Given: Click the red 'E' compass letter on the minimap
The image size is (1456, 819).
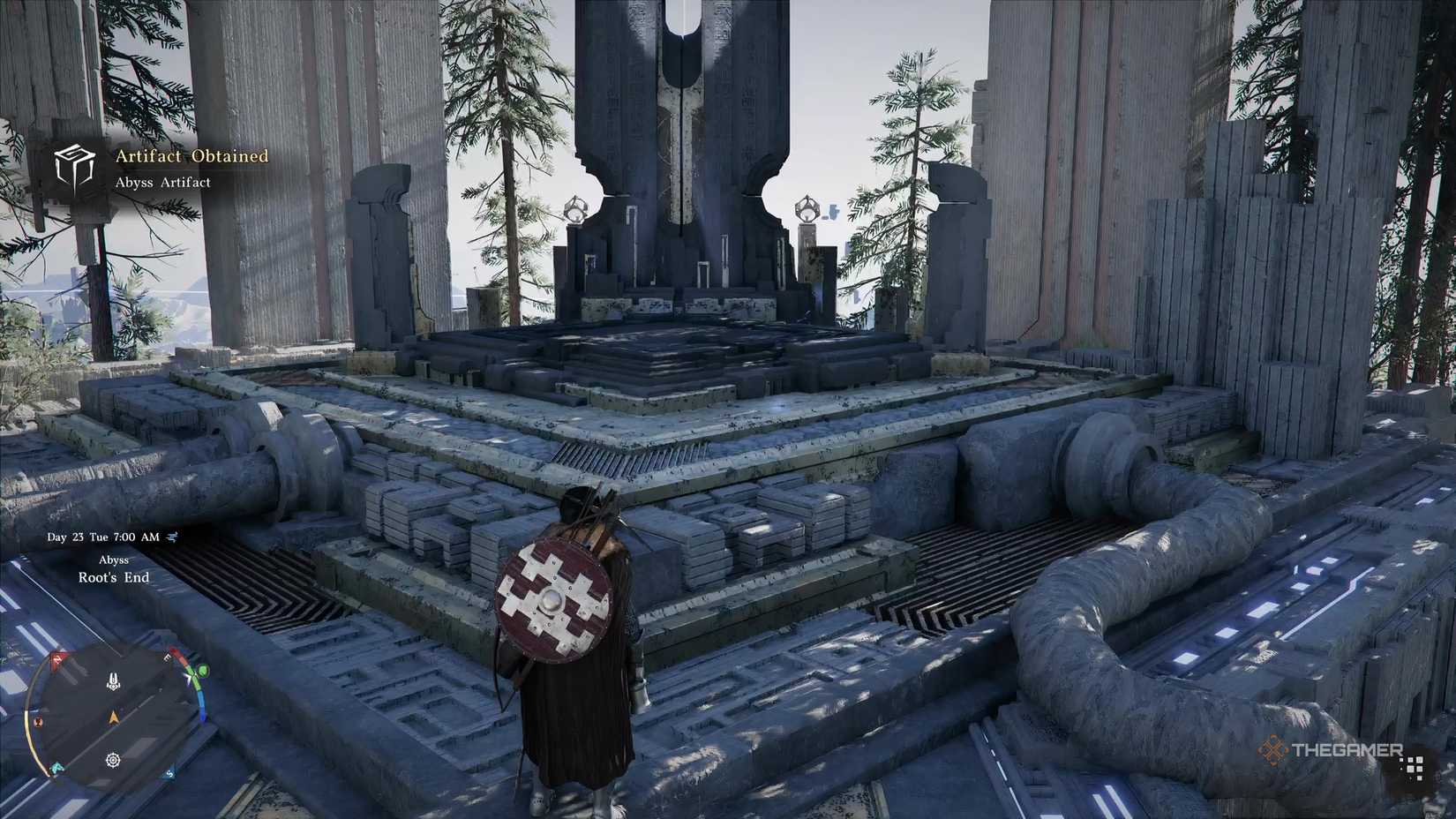Looking at the screenshot, I should point(167,658).
